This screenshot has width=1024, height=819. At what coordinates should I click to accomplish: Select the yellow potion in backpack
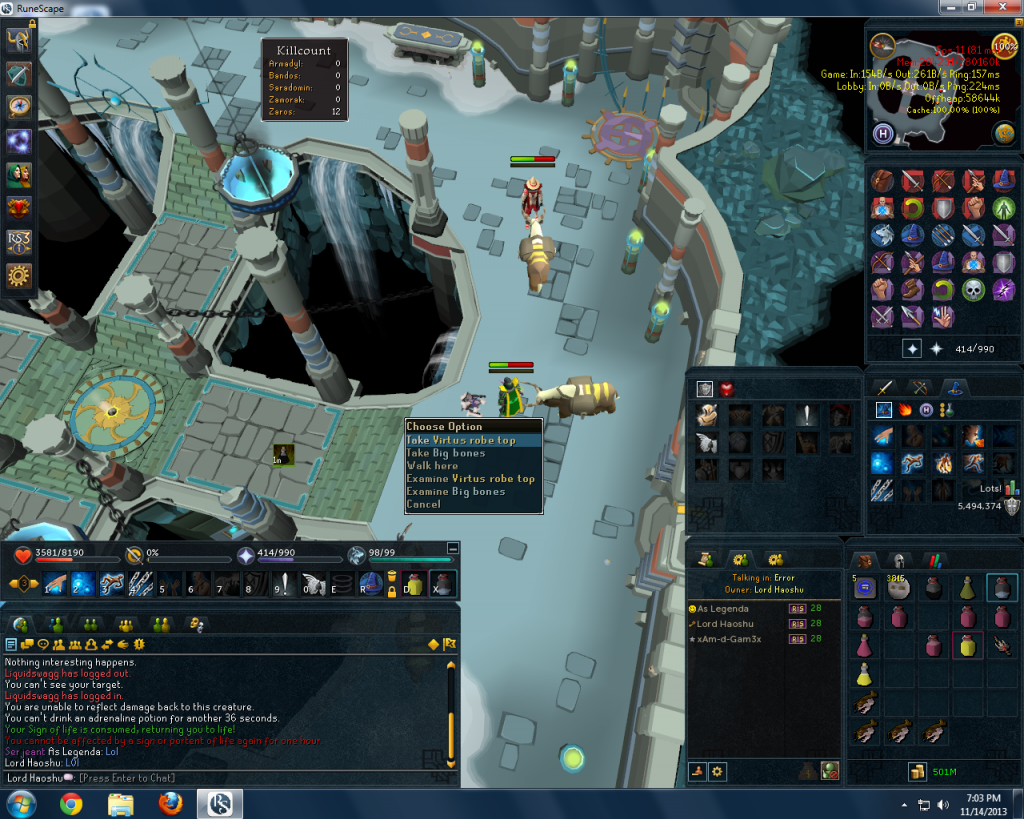(967, 646)
